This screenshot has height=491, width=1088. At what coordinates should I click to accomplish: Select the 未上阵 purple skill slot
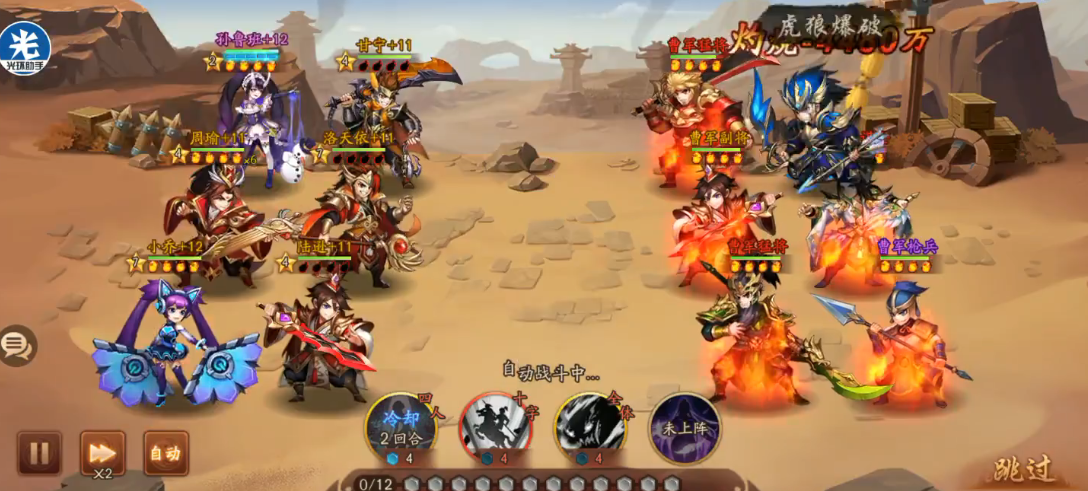click(685, 427)
